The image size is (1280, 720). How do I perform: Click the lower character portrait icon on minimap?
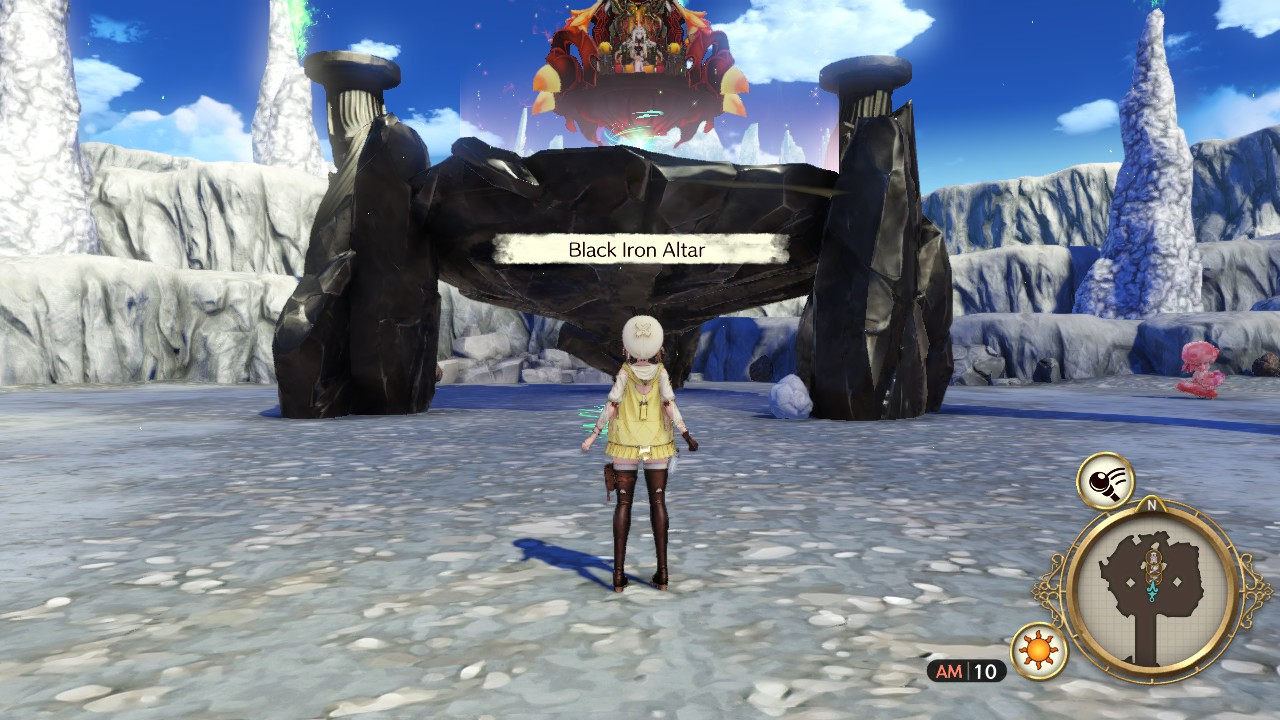tap(1155, 570)
